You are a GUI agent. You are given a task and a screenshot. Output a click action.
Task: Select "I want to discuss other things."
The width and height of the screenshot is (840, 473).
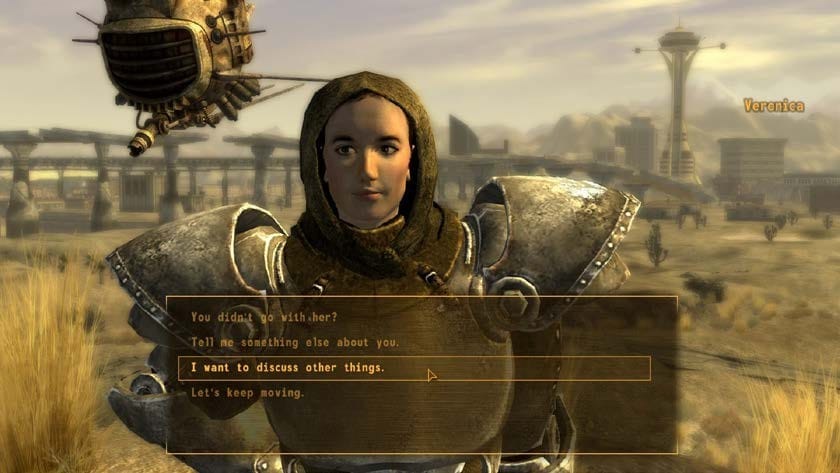coord(288,368)
